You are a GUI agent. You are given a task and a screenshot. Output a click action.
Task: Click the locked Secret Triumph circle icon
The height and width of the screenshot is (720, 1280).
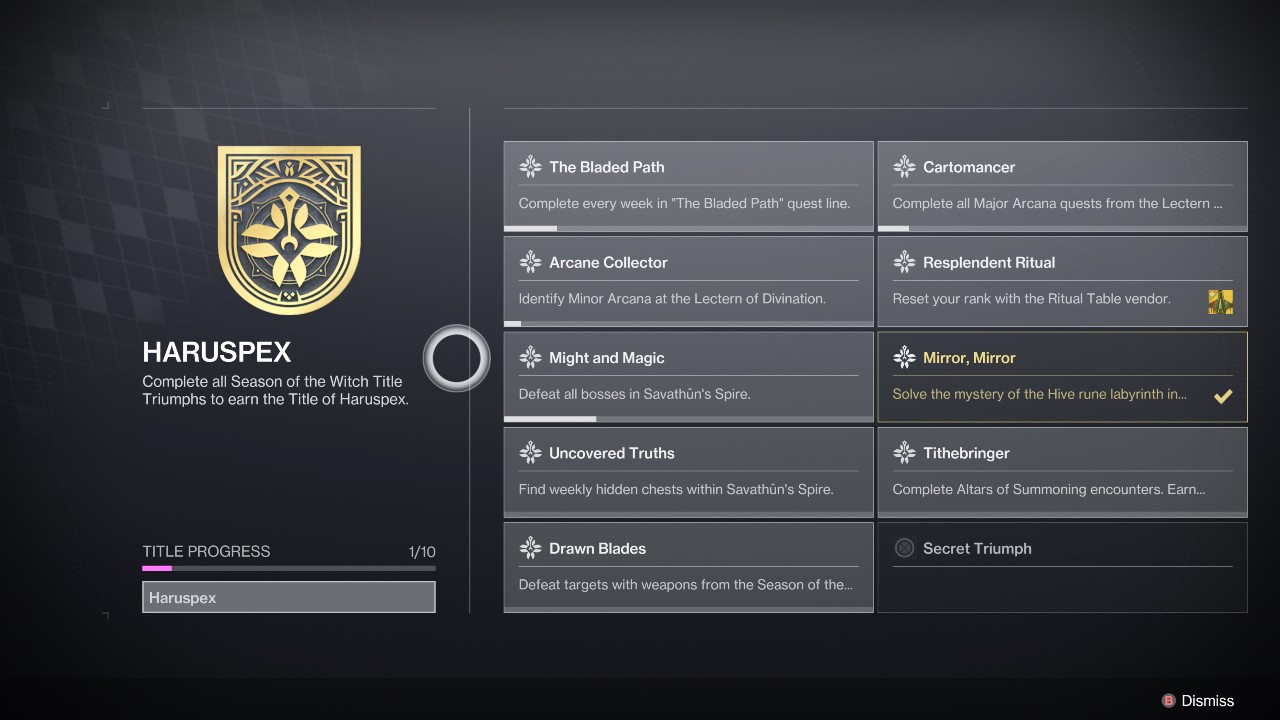click(x=905, y=548)
